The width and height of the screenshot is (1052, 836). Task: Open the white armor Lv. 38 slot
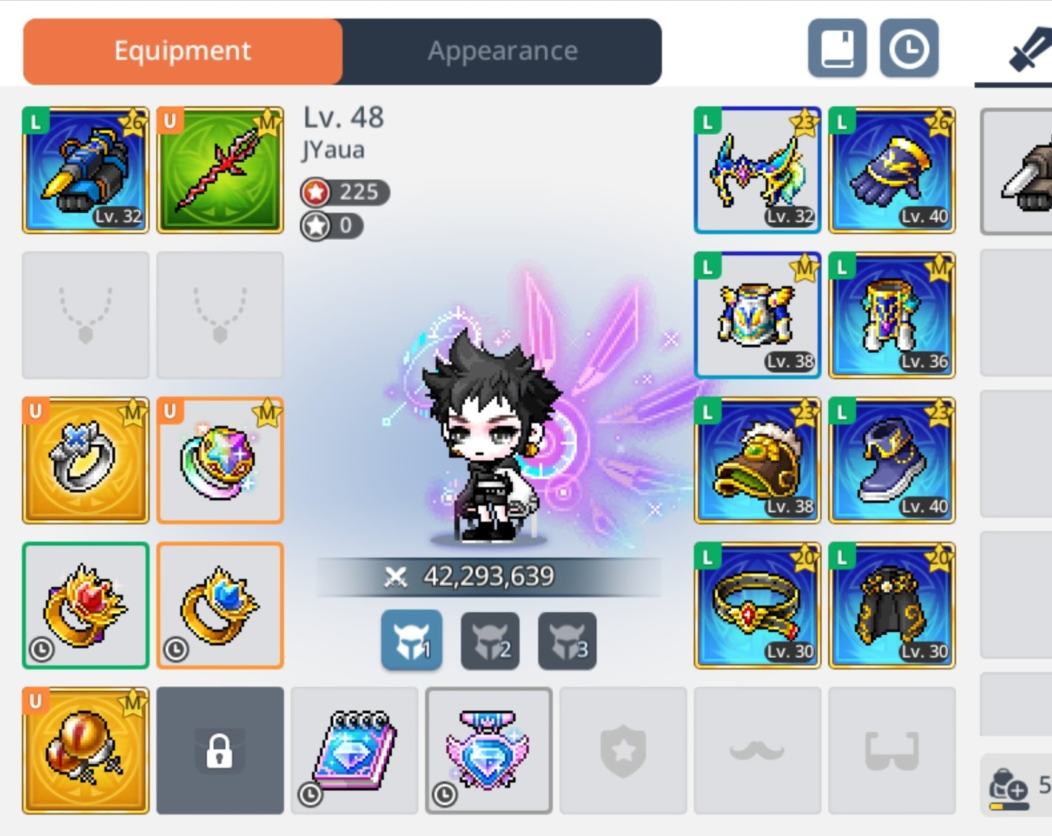coord(758,315)
